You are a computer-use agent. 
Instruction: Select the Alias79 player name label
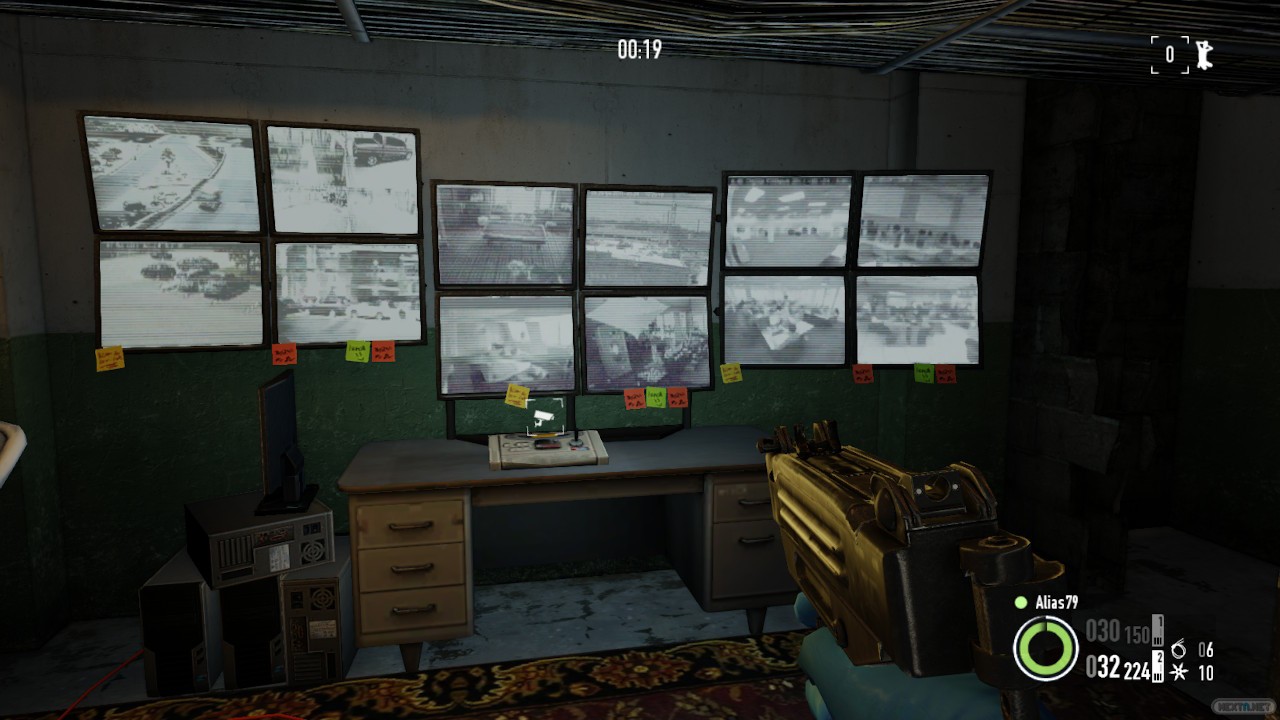pos(1056,602)
